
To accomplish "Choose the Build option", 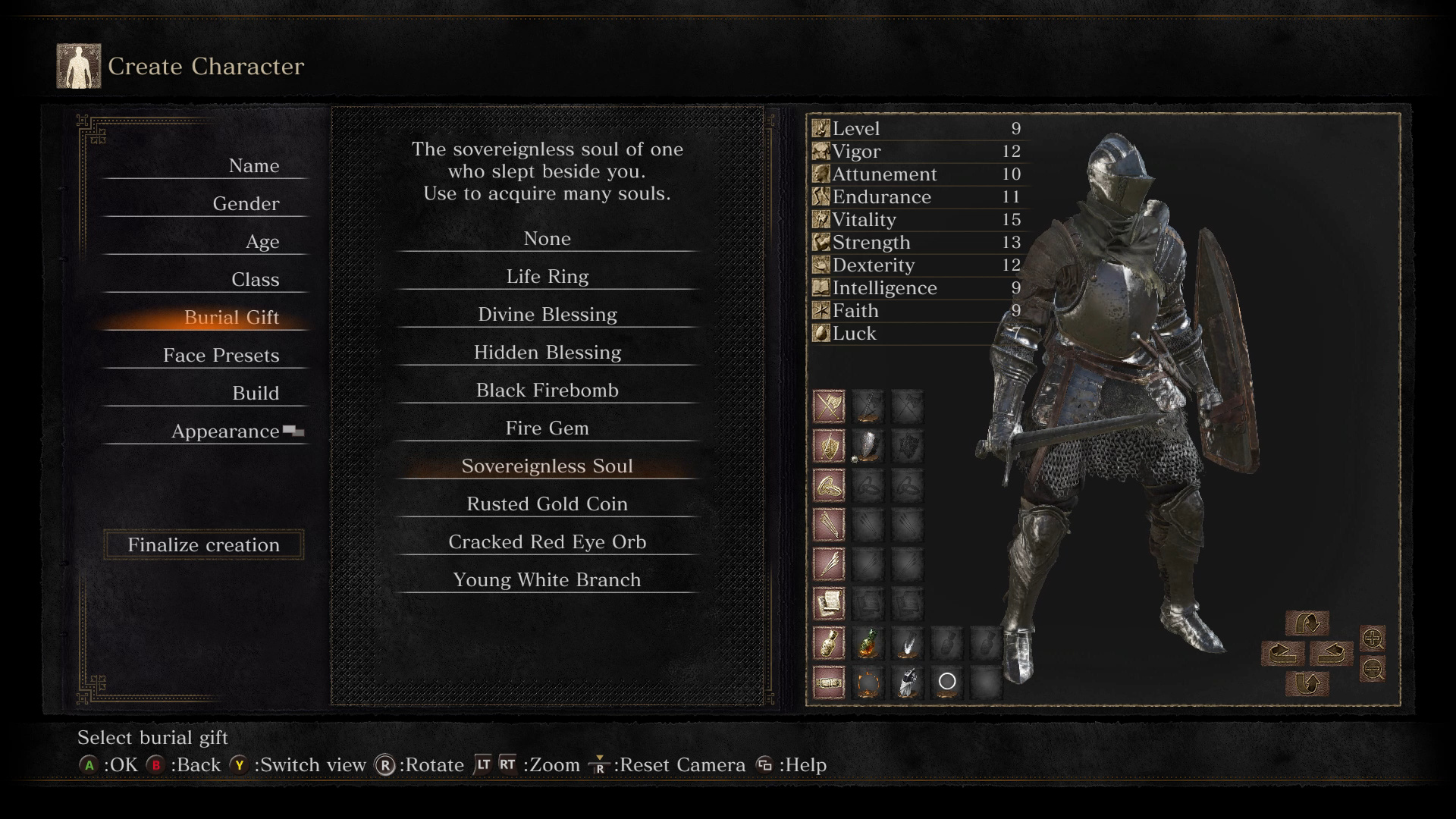I will [256, 394].
